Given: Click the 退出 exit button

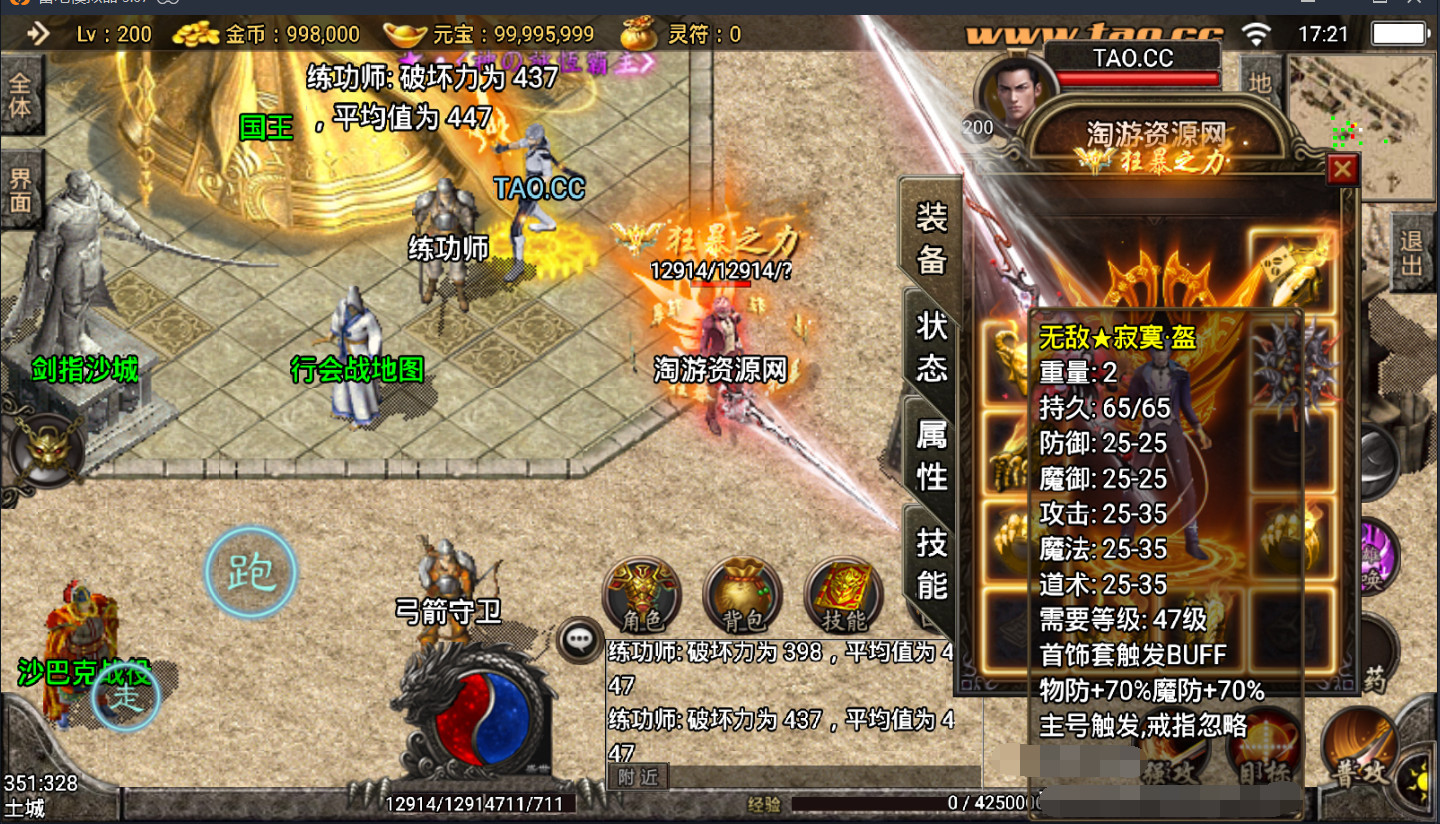Looking at the screenshot, I should click(x=1411, y=253).
